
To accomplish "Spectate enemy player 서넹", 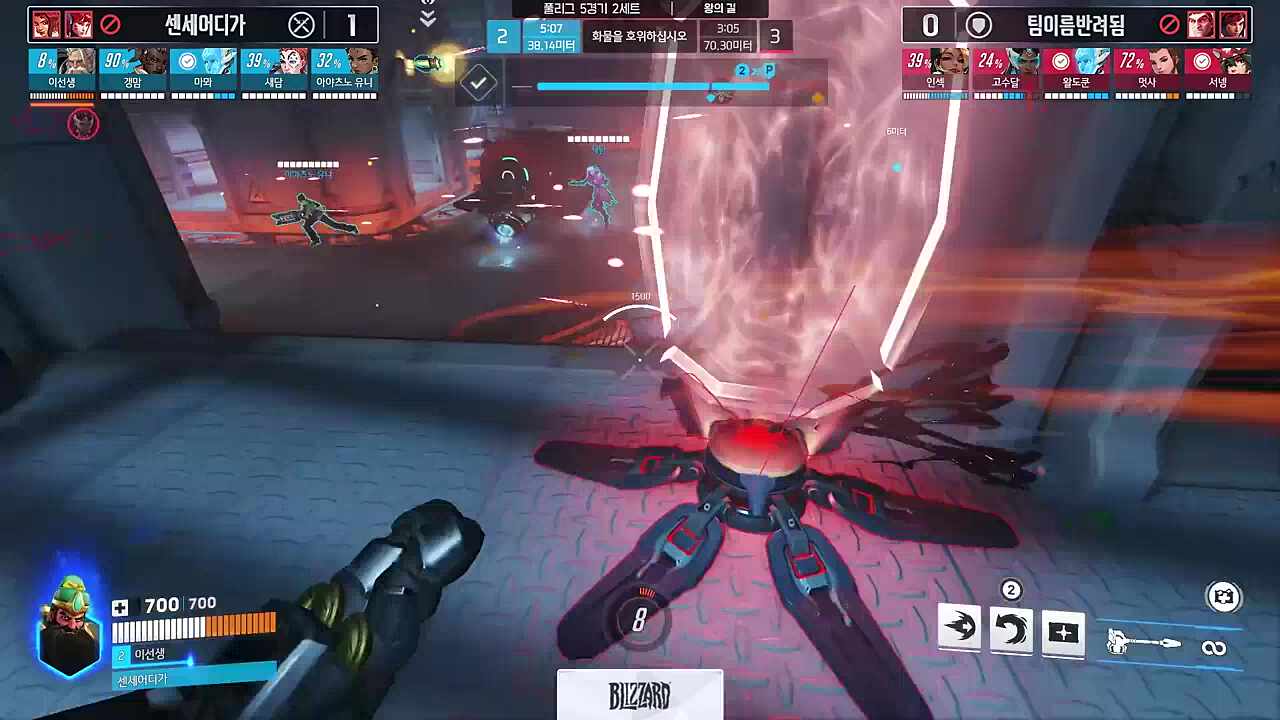I will (1217, 70).
